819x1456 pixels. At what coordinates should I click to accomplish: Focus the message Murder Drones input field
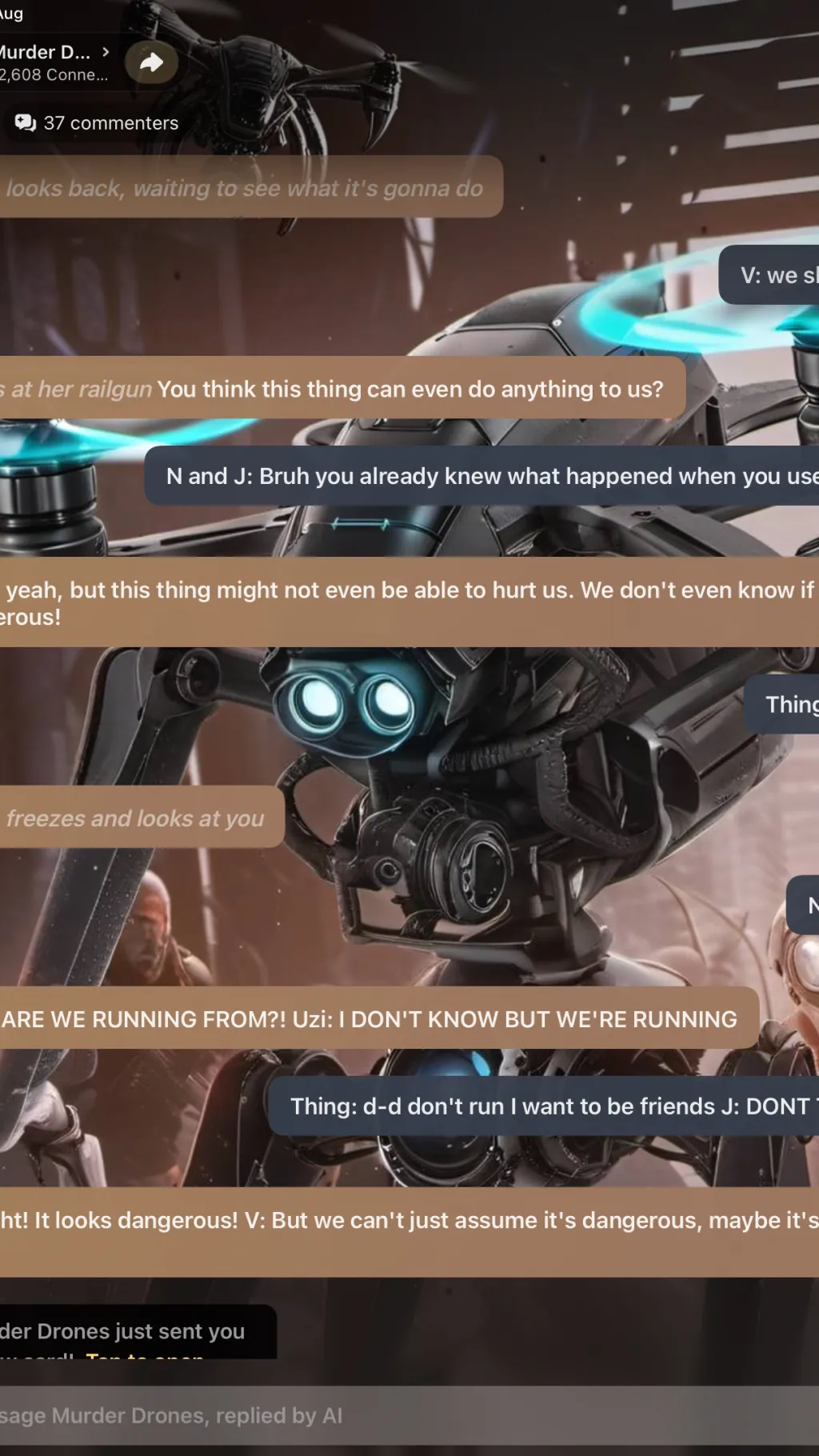320,1416
